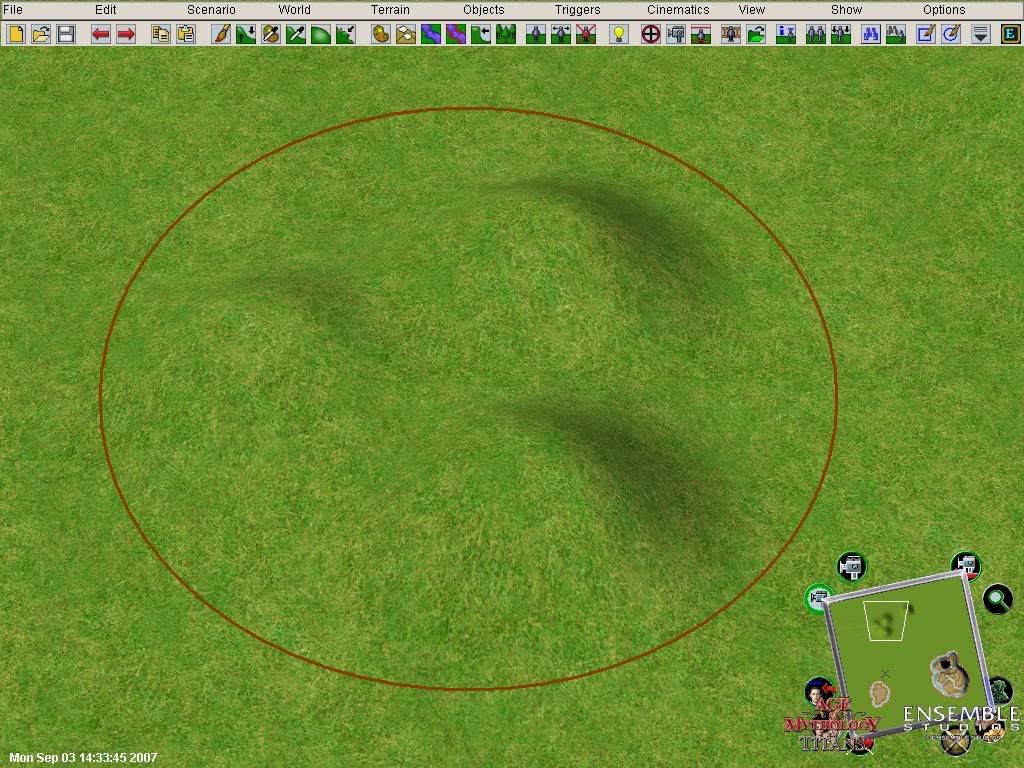1024x768 pixels.
Task: Click the floppy disk save icon
Action: click(66, 34)
